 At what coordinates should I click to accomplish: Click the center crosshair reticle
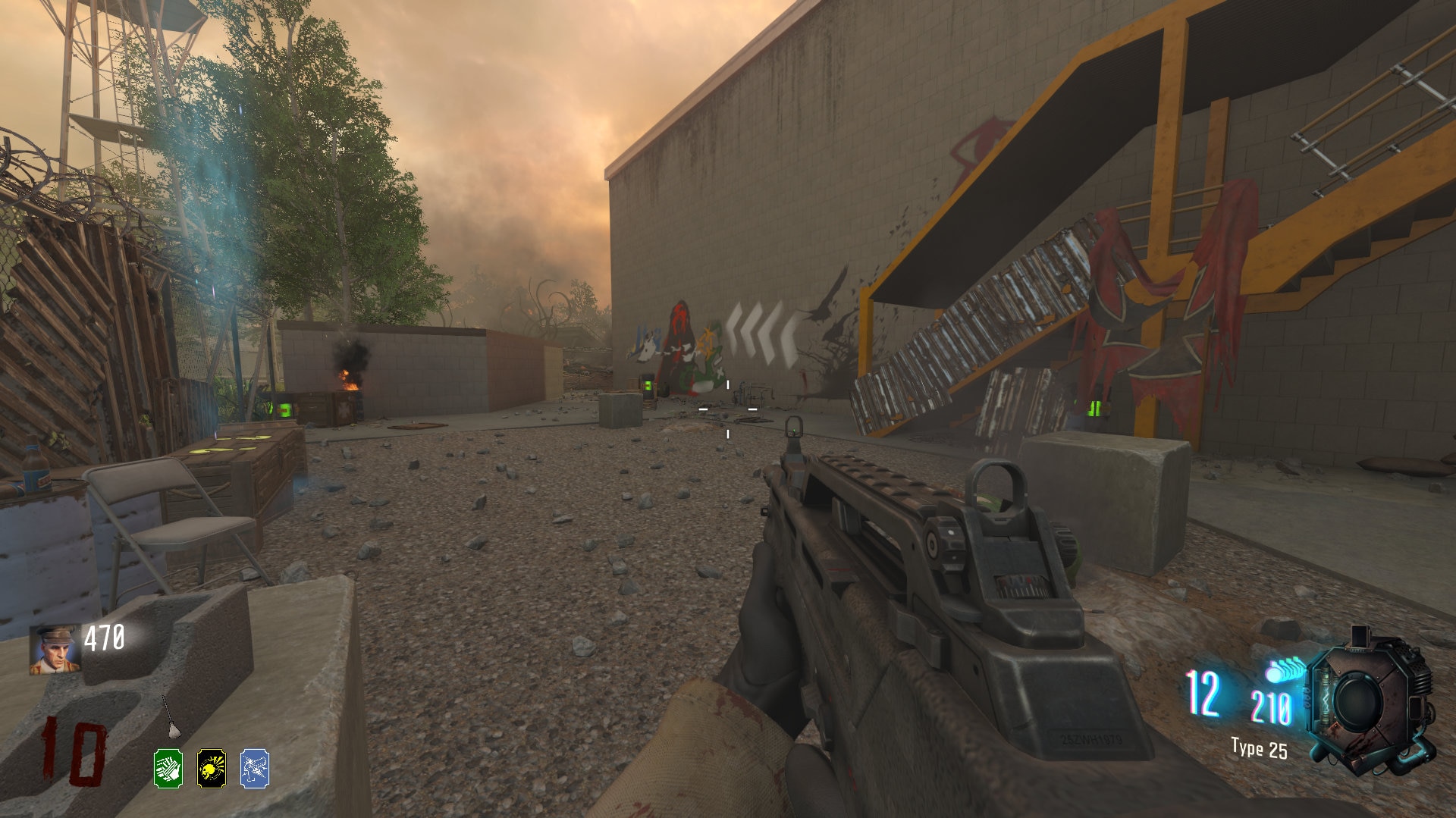point(728,409)
